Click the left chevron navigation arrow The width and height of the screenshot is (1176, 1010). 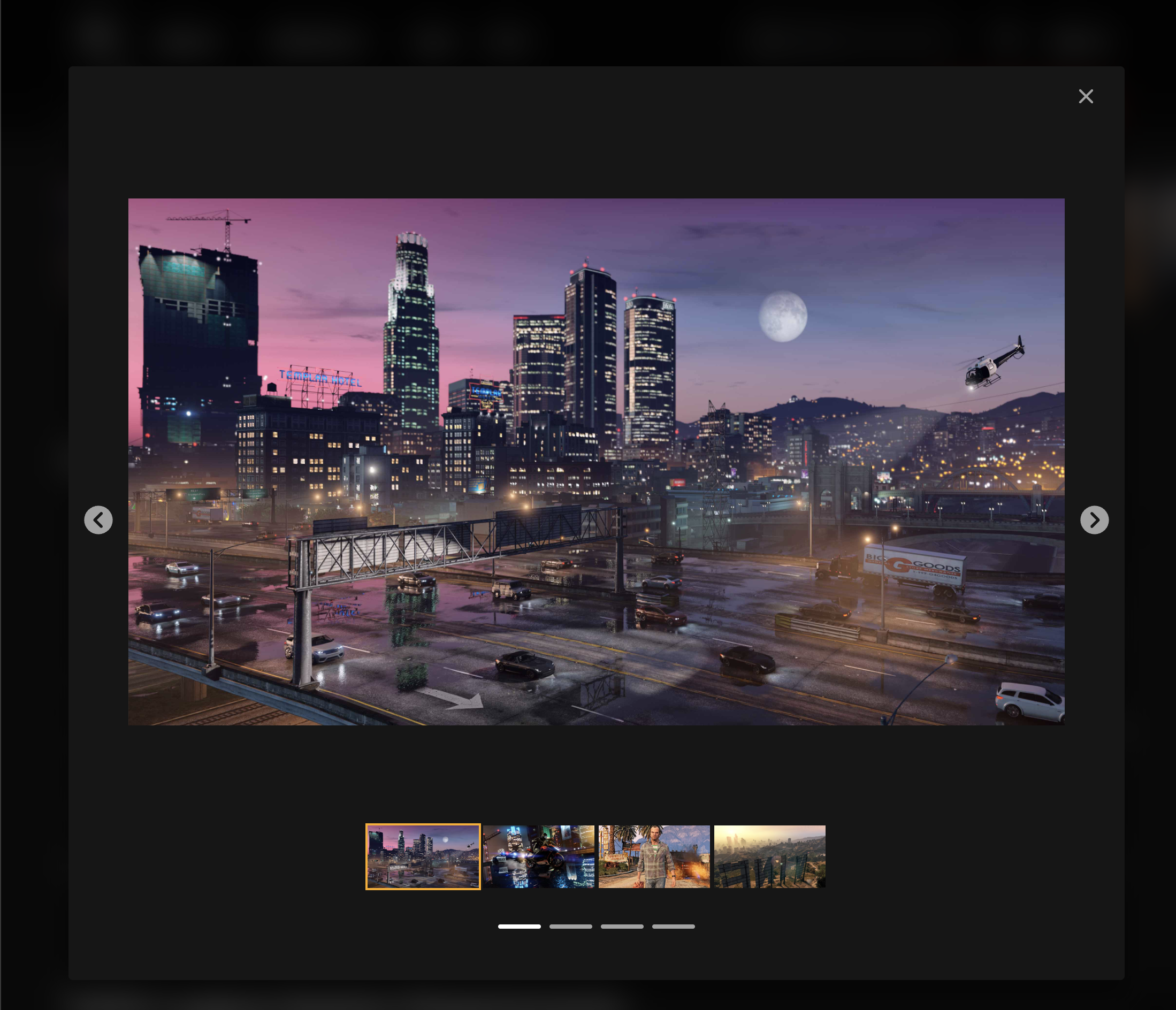pyautogui.click(x=99, y=521)
